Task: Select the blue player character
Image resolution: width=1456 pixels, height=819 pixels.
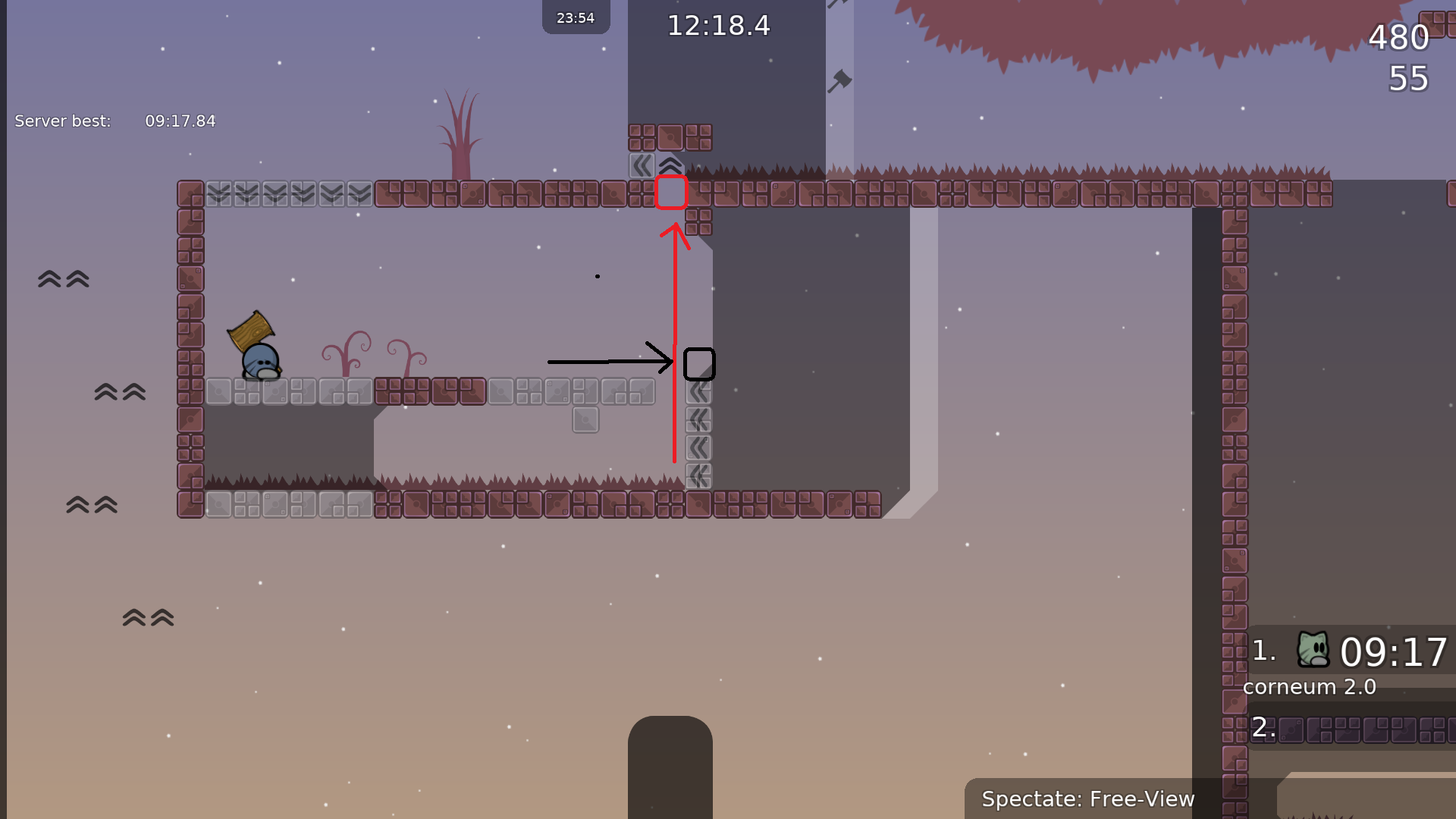Action: pos(260,362)
